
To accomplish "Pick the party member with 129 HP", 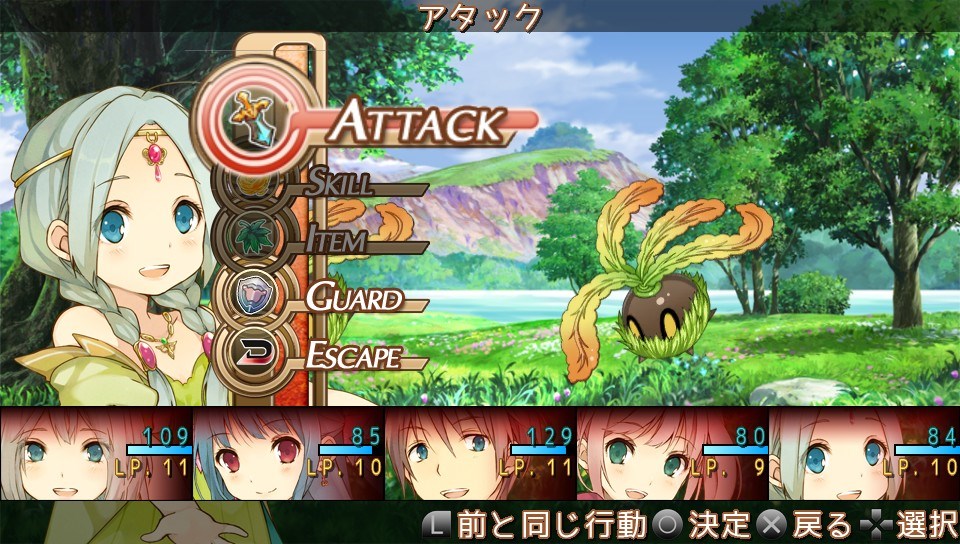I will tap(480, 453).
